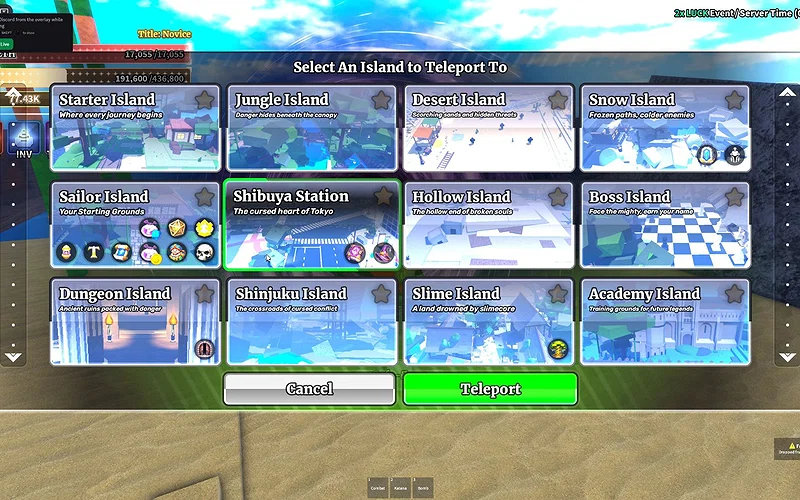Star Boss Island as favorite

click(734, 197)
